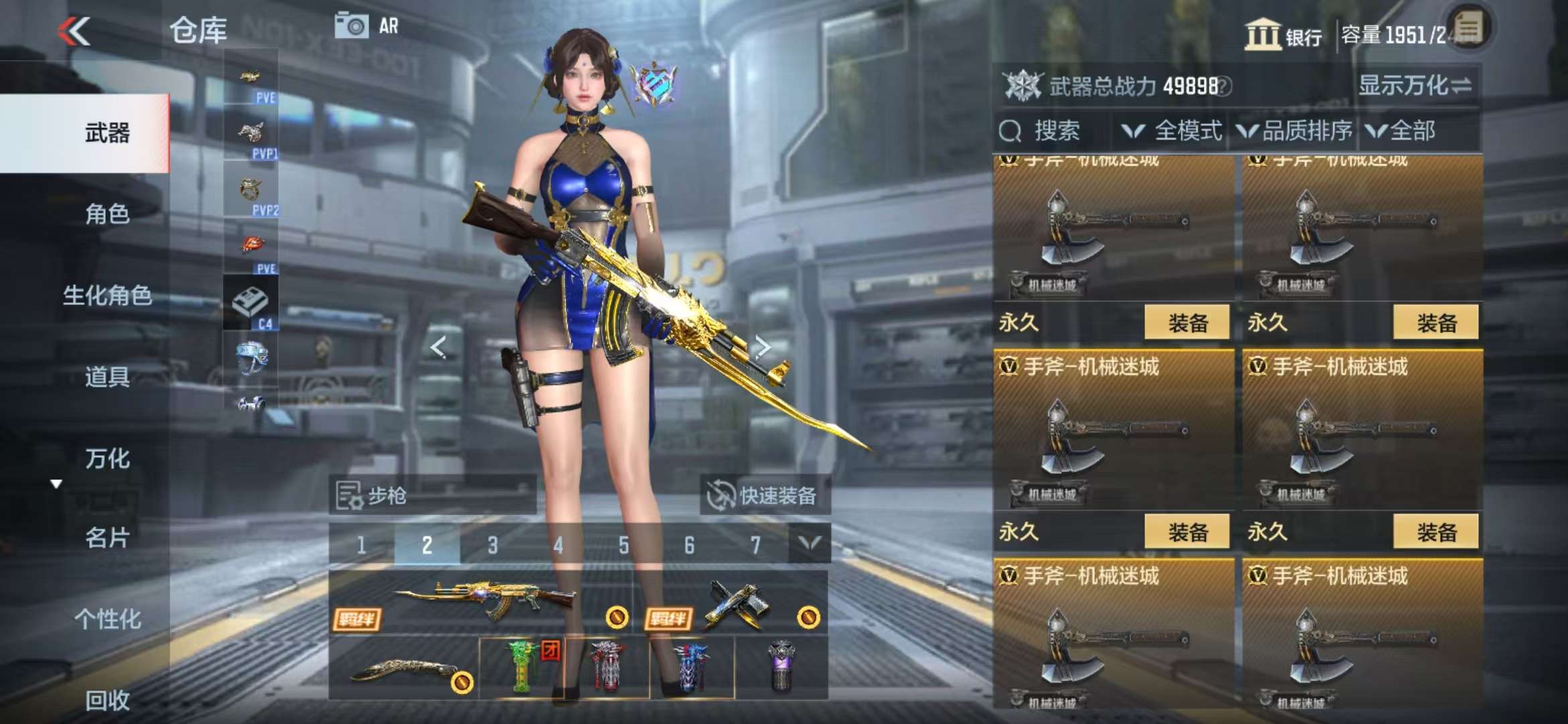The image size is (1568, 724).
Task: Toggle the 显示万化 display switch
Action: 1414,86
